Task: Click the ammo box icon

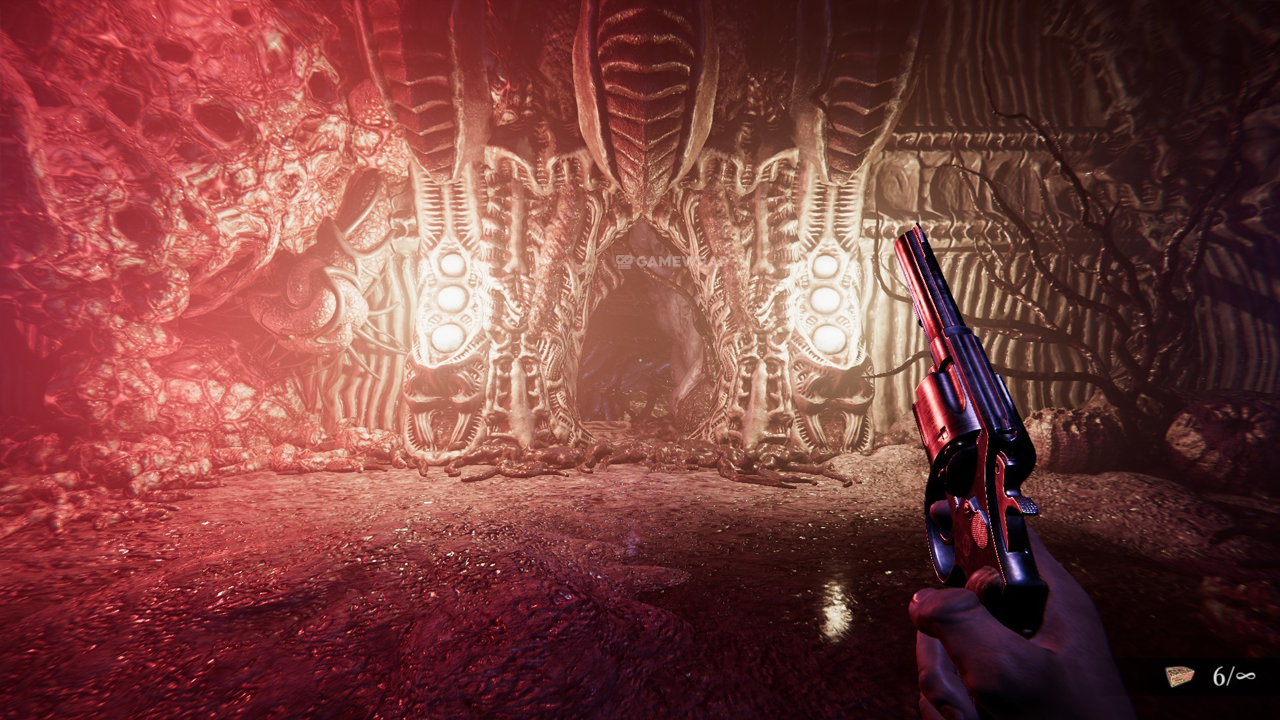Action: [x=1181, y=676]
